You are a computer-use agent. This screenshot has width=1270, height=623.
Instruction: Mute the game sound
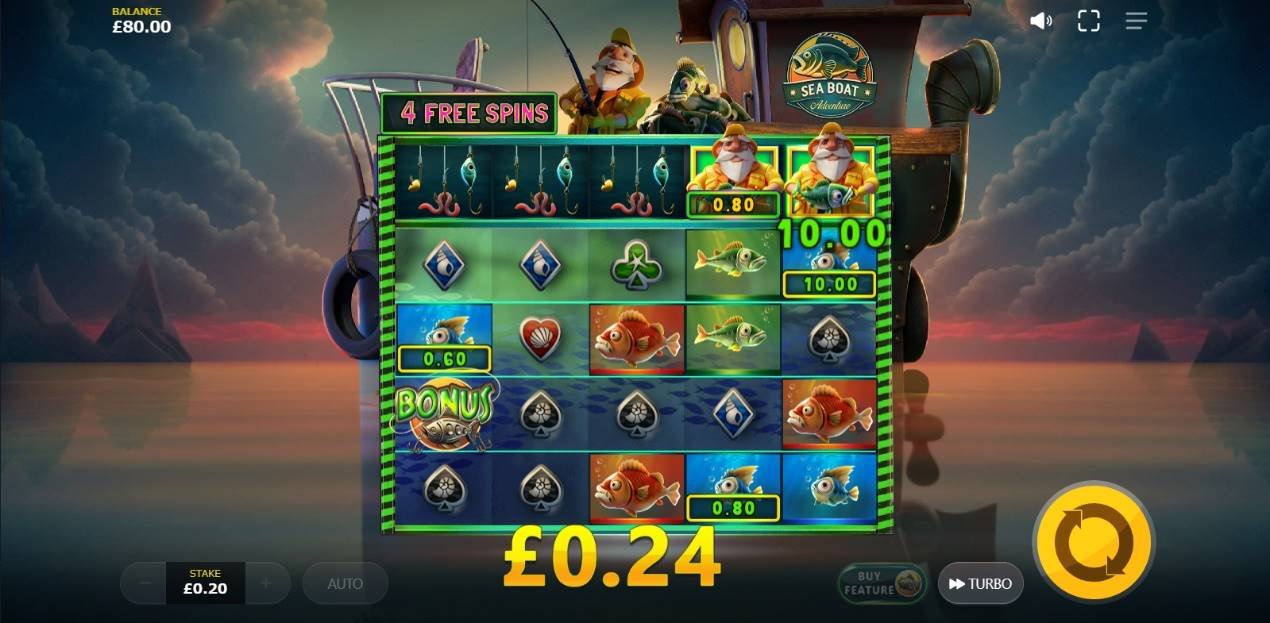coord(1041,21)
